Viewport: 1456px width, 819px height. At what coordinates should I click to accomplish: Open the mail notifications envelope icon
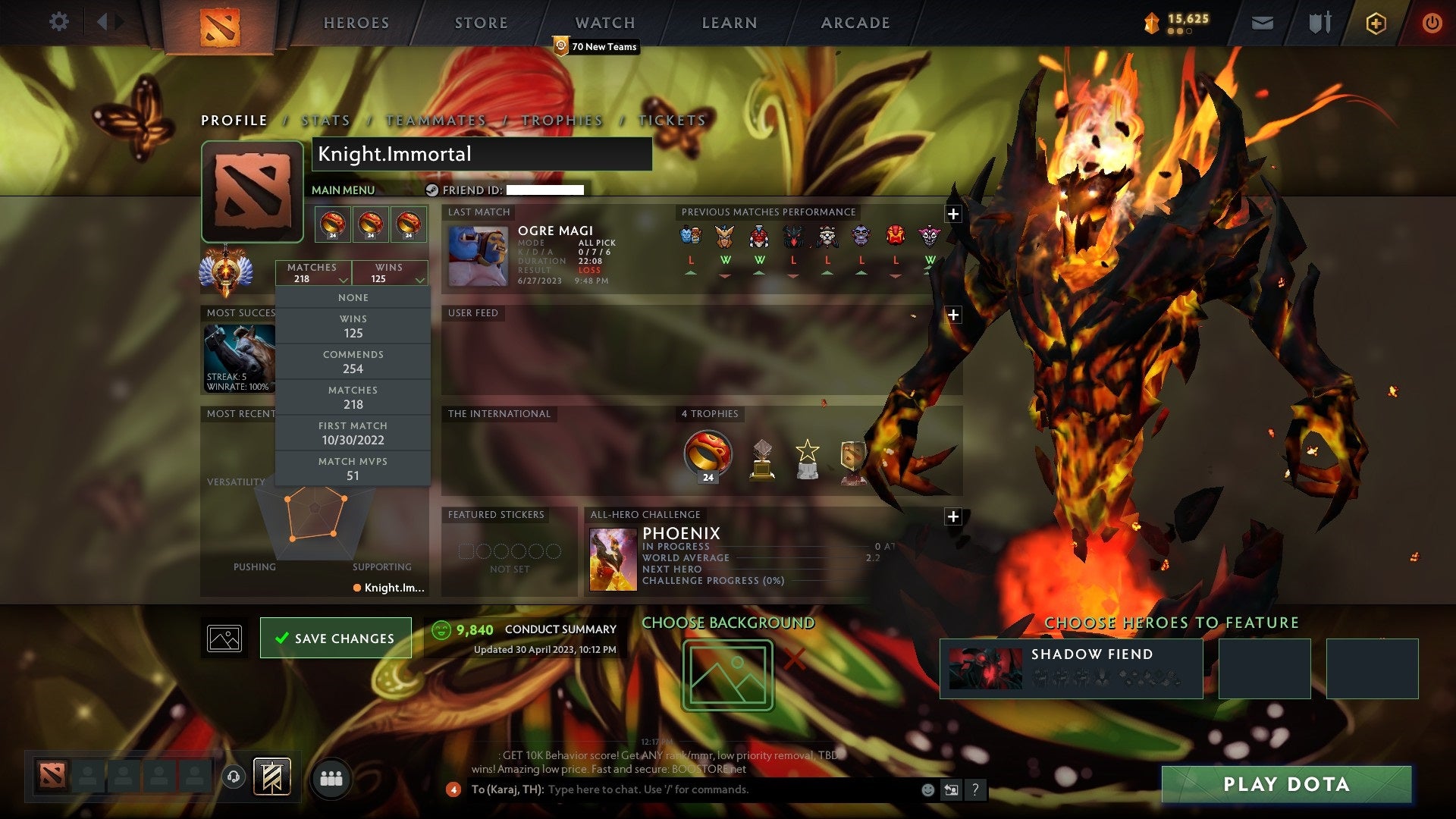point(1263,23)
